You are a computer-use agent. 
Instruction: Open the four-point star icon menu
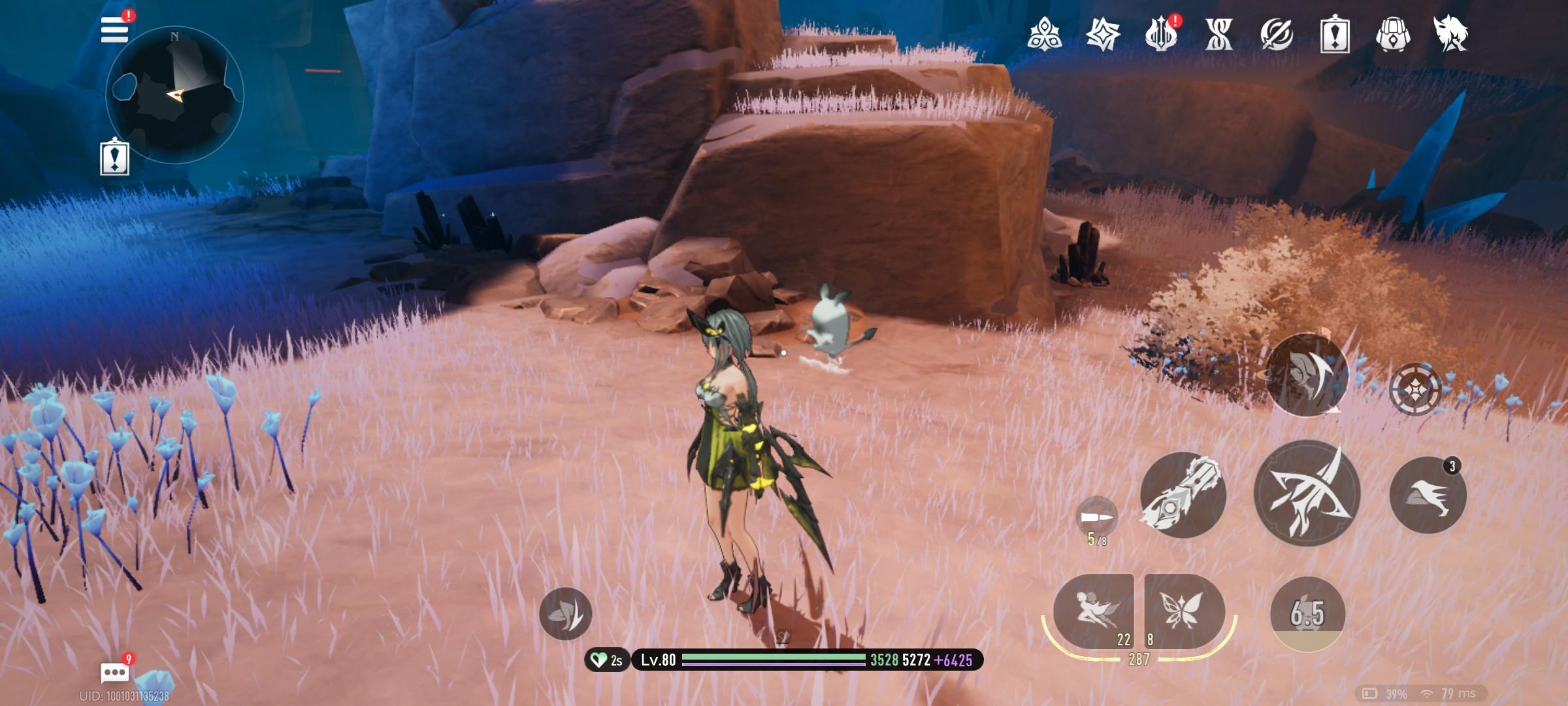pyautogui.click(x=1103, y=34)
